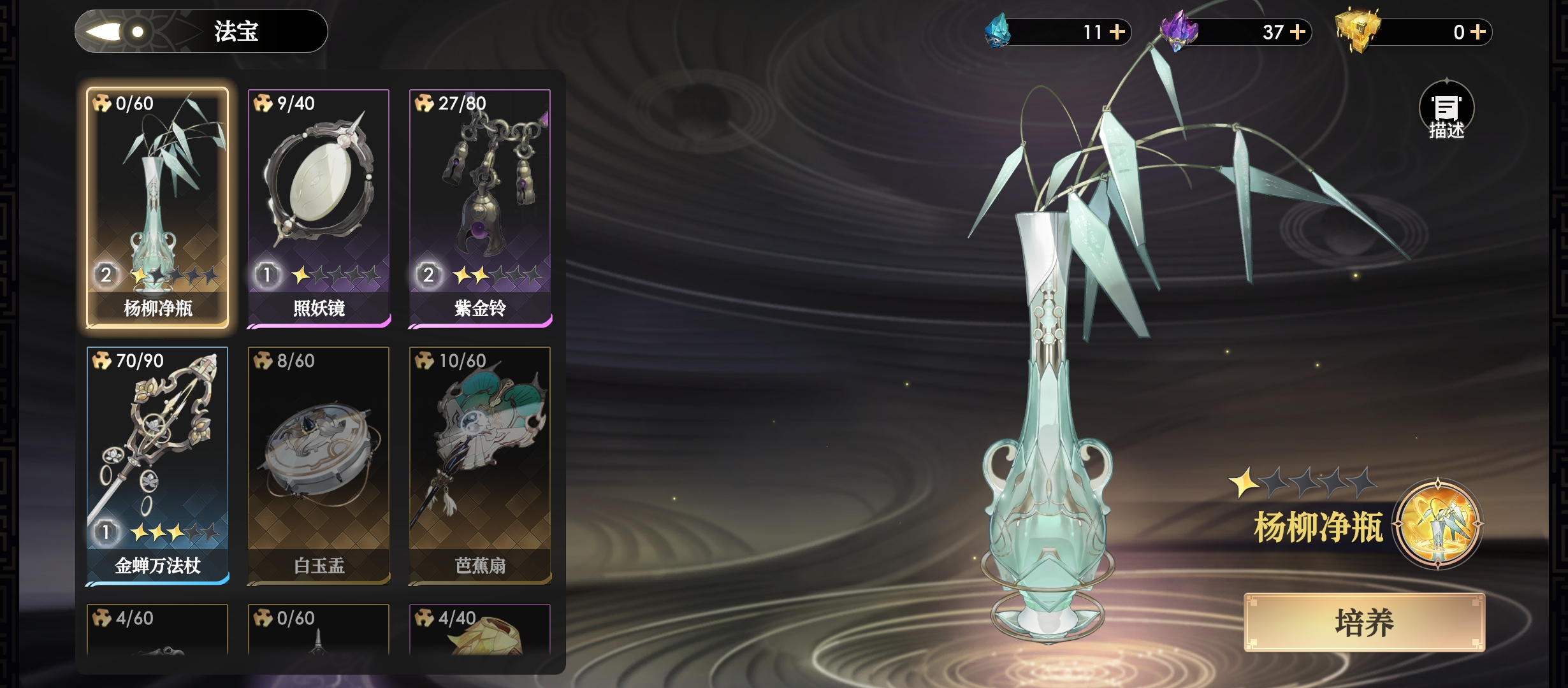Open the 描述 description panel
The image size is (1568, 688).
[1446, 111]
